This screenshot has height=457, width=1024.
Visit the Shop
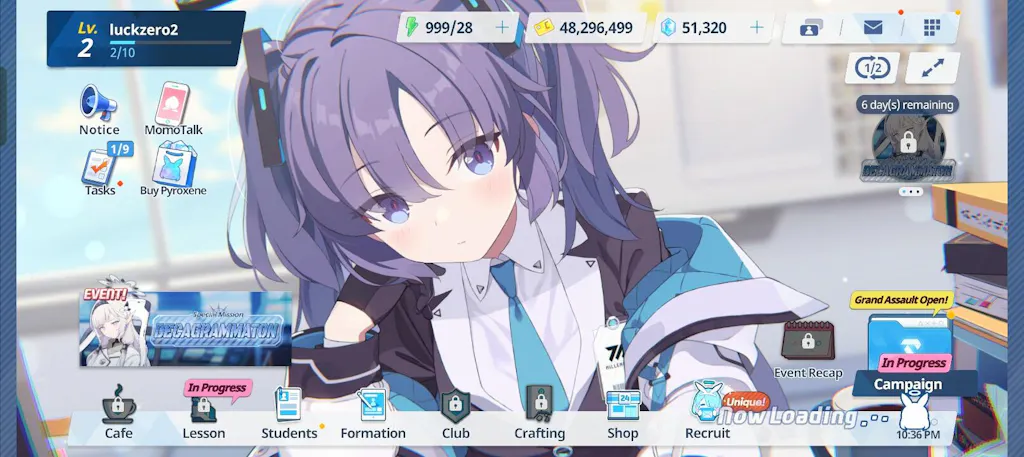click(x=623, y=414)
